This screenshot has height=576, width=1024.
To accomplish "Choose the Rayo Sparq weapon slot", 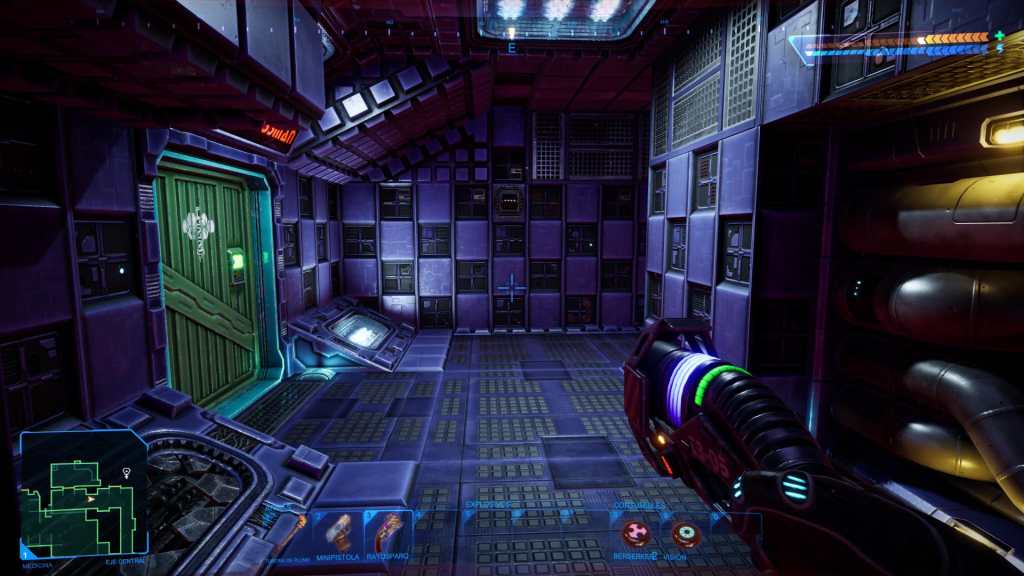I will 387,532.
